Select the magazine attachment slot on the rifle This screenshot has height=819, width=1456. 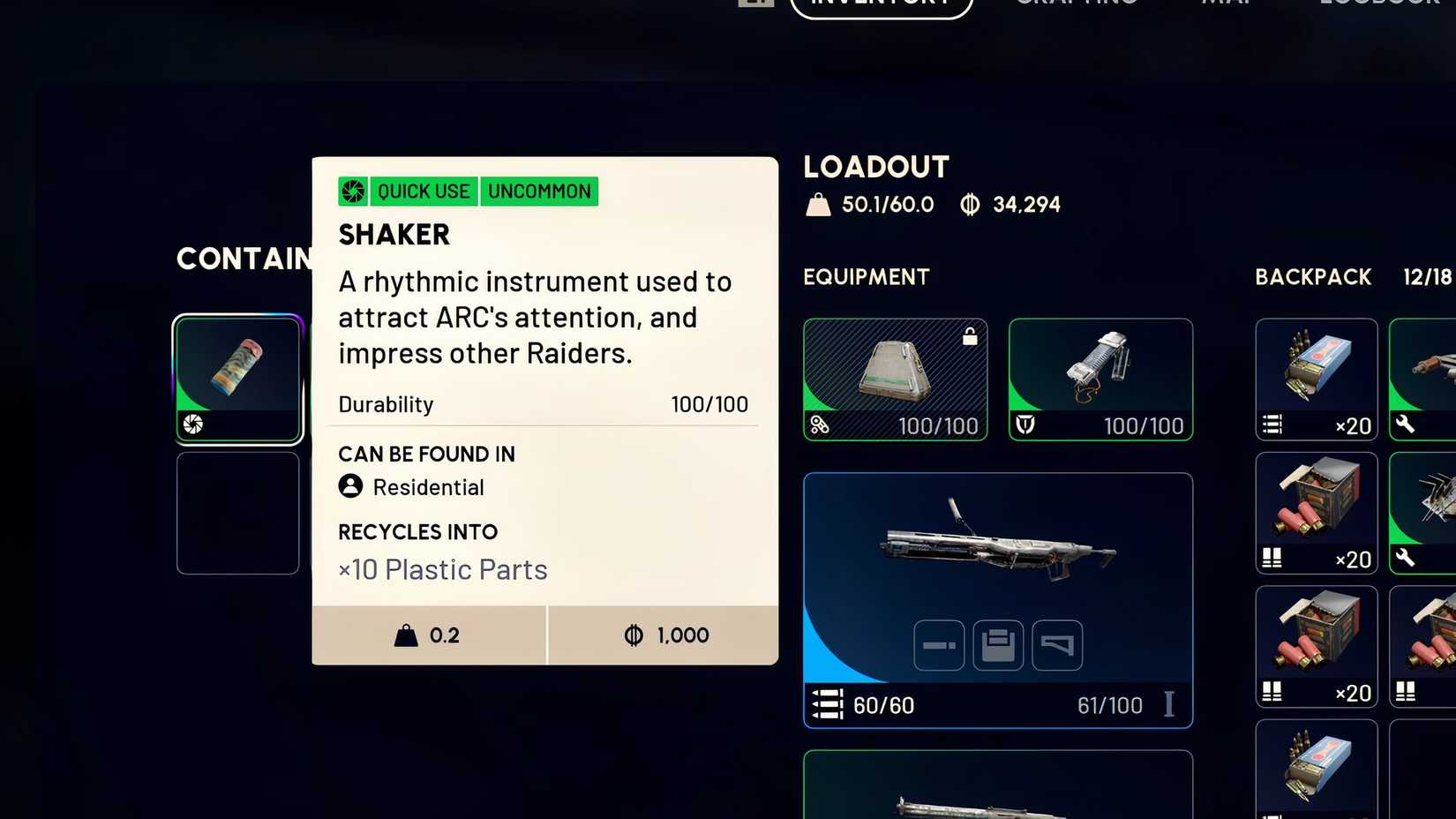click(998, 645)
